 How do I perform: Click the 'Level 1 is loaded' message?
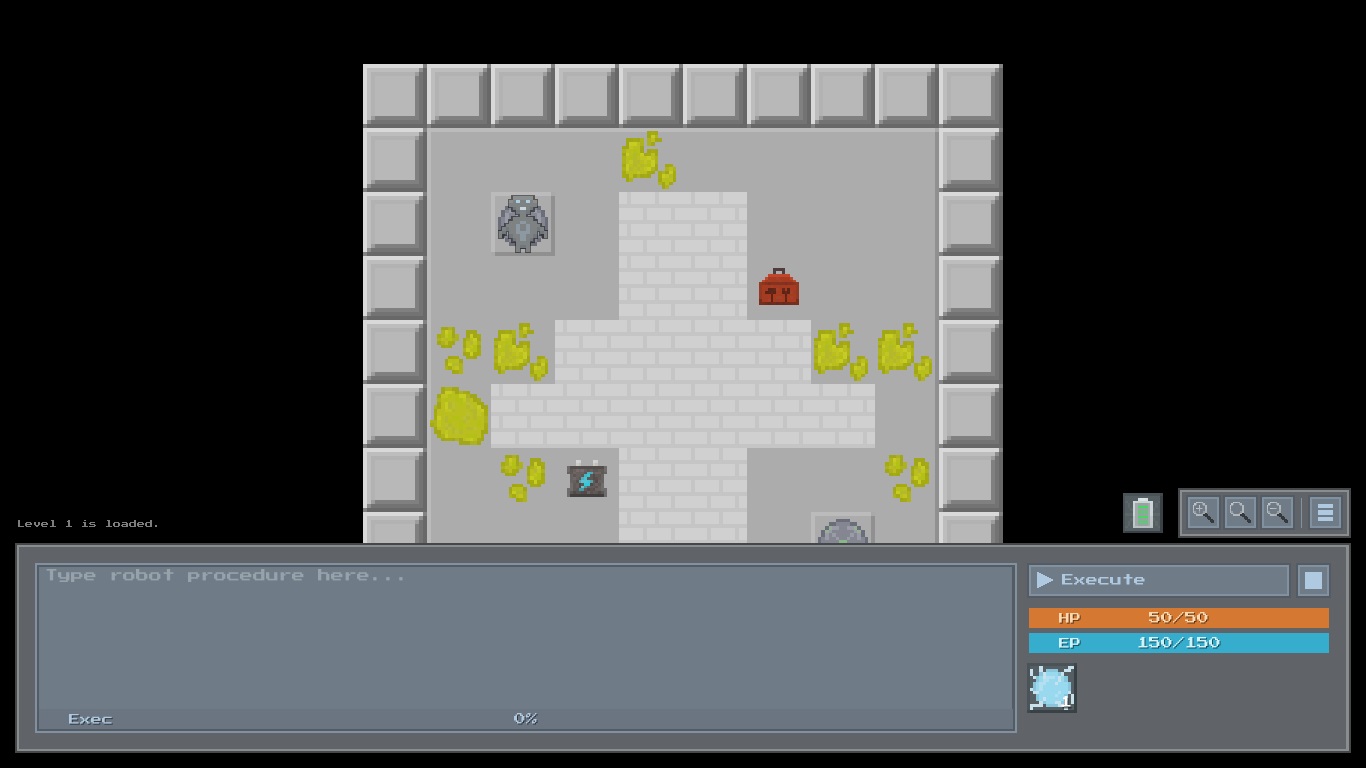(86, 523)
